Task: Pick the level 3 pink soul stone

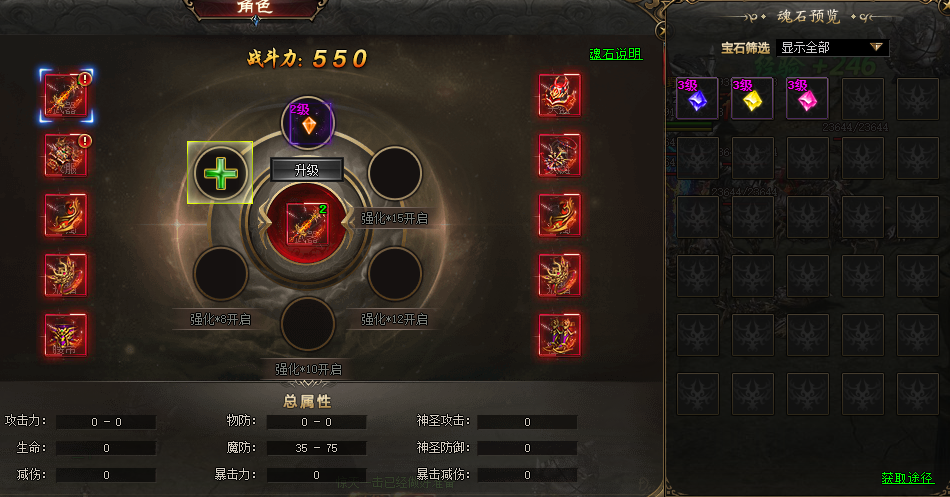Action: click(x=807, y=99)
